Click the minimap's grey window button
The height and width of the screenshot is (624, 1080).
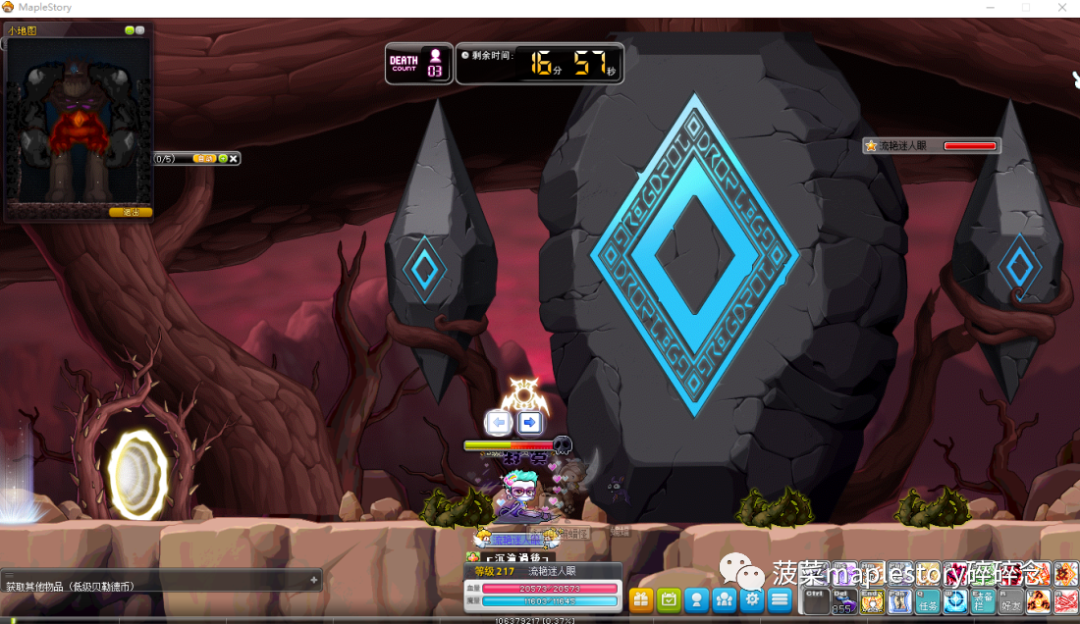click(x=140, y=31)
